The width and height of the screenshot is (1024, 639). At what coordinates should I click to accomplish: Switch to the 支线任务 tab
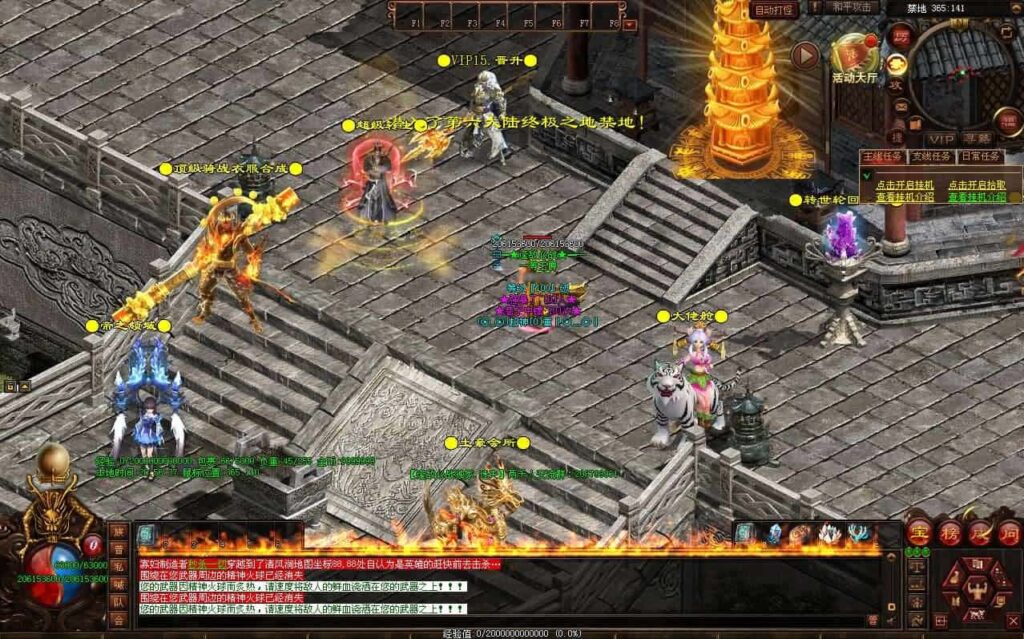pyautogui.click(x=931, y=156)
